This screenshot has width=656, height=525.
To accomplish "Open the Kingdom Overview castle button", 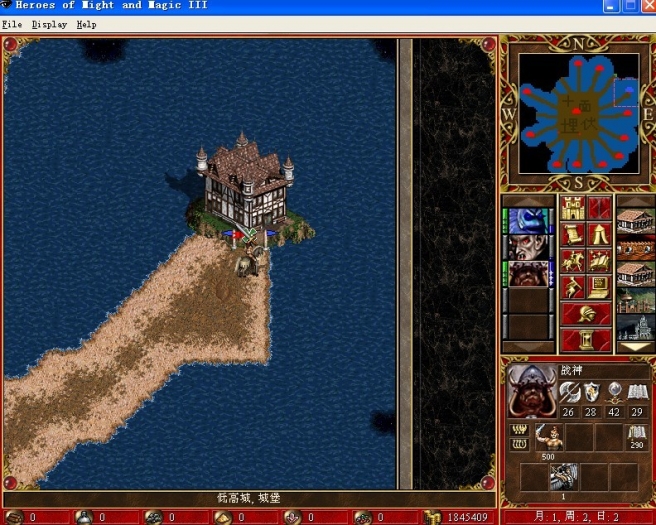I will pos(573,208).
